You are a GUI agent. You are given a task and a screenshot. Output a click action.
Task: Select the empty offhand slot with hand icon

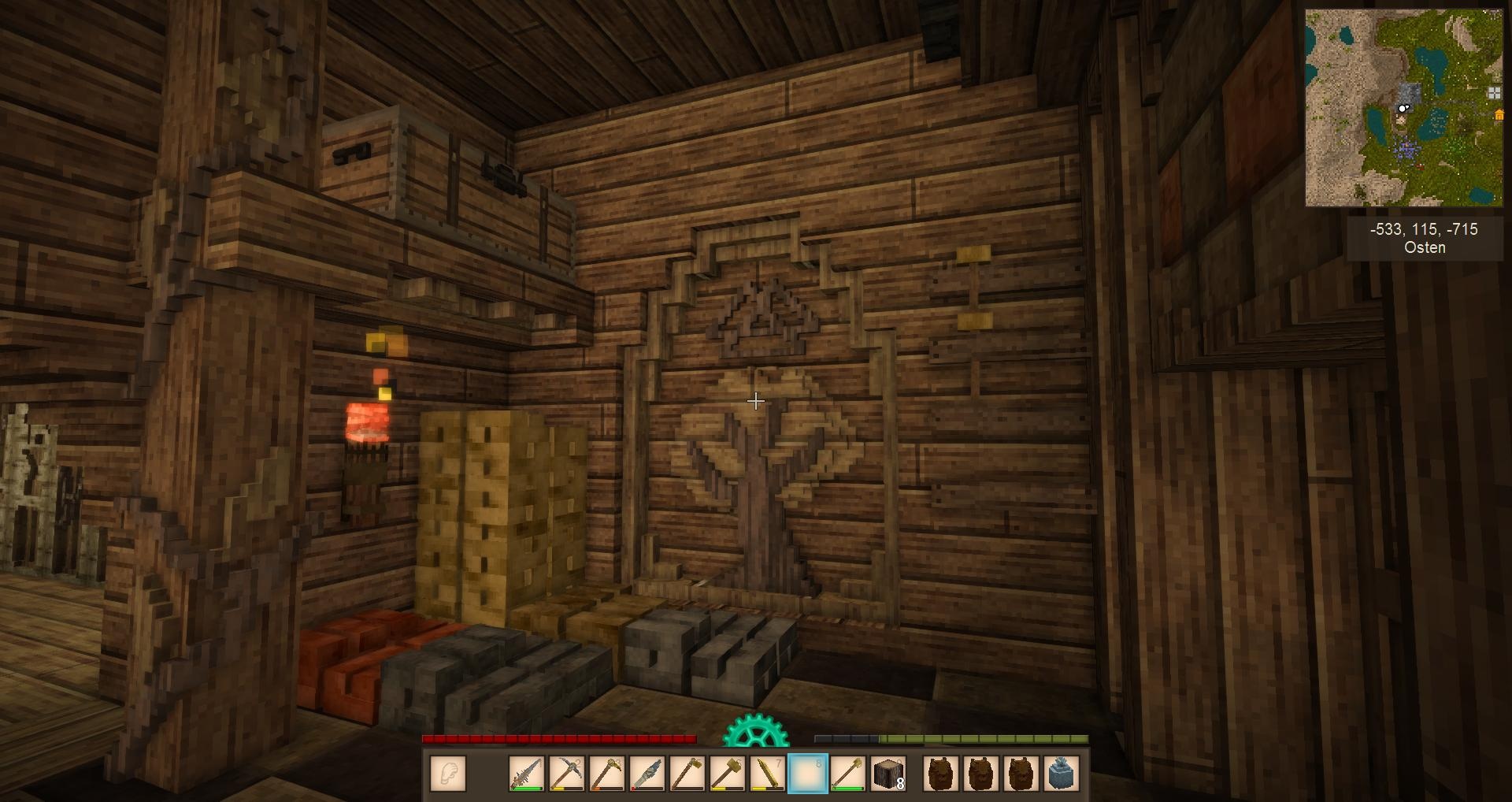tap(448, 774)
